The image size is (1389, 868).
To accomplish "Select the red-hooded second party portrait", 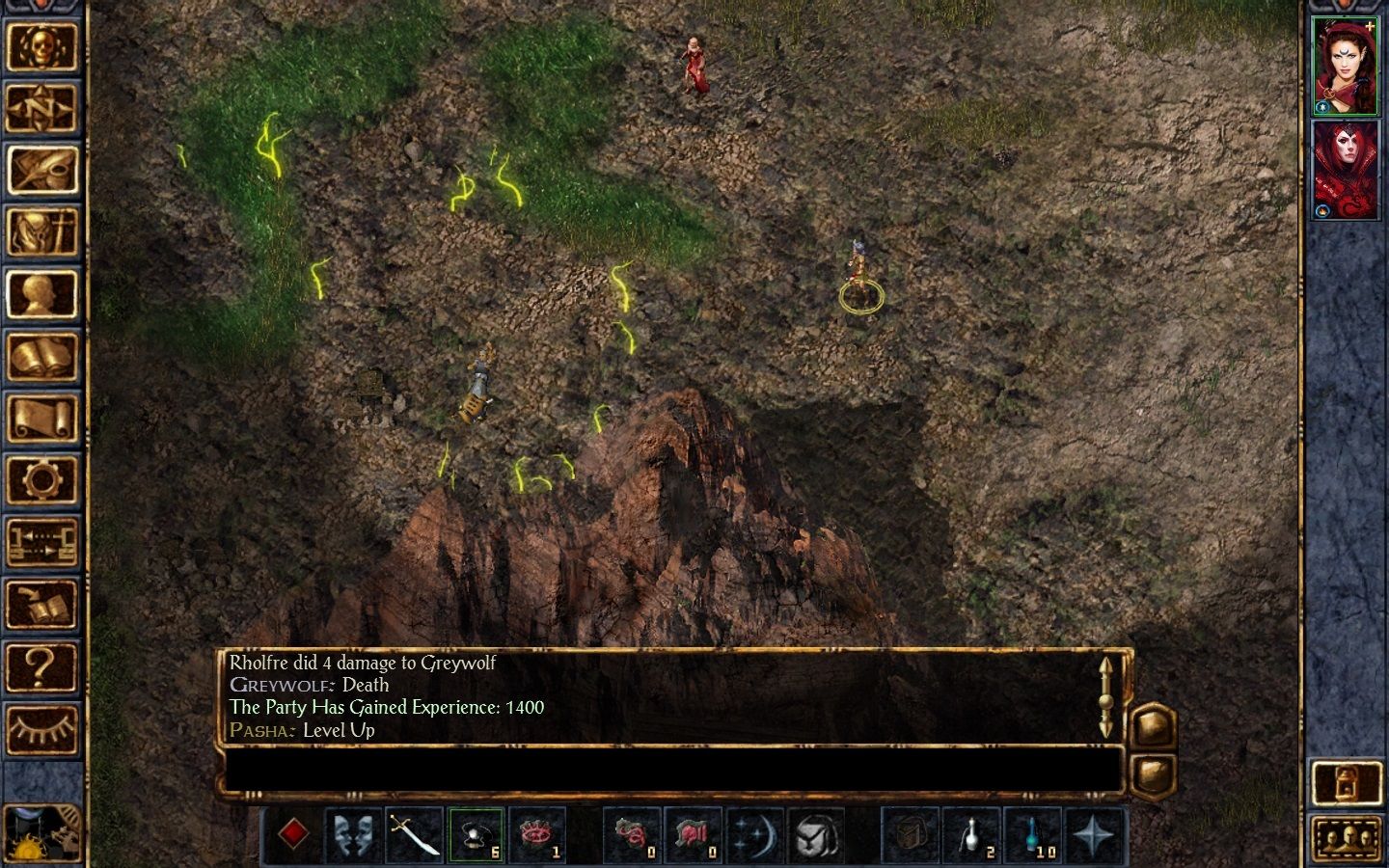I will tap(1345, 170).
